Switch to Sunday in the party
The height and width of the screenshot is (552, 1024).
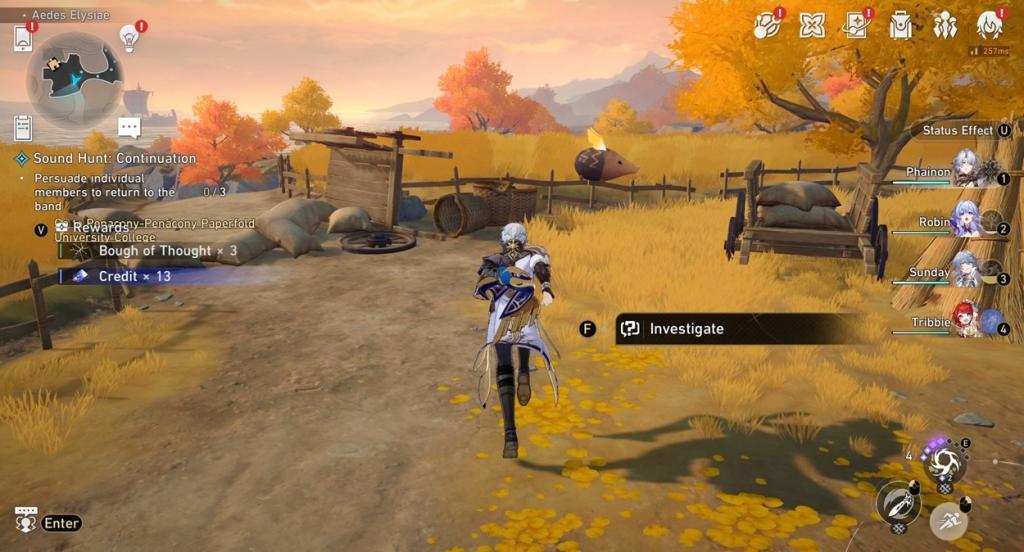tap(965, 269)
